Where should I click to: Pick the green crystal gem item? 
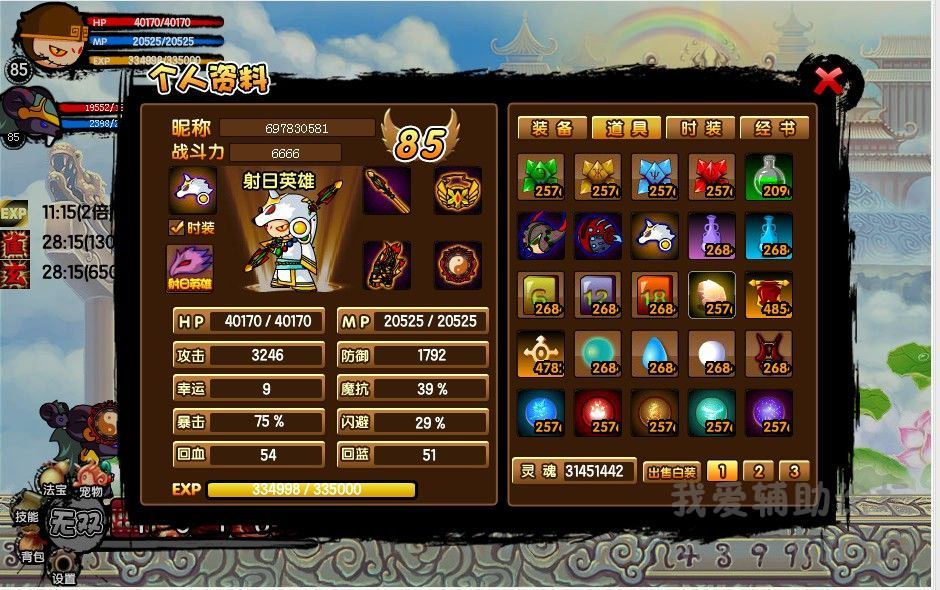pos(541,177)
